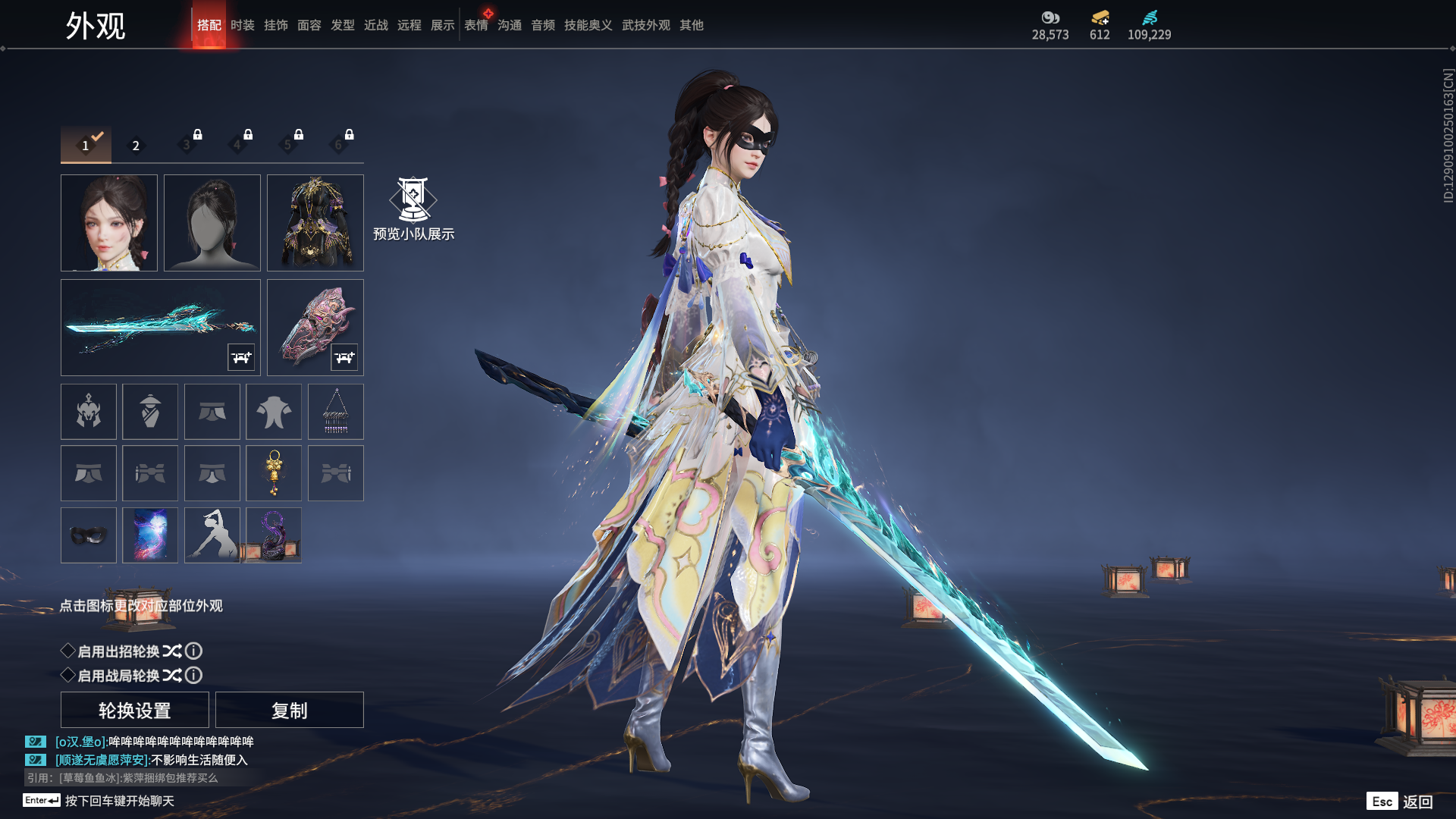1456x819 pixels.
Task: Select the golden pendant accessory slot
Action: click(274, 473)
